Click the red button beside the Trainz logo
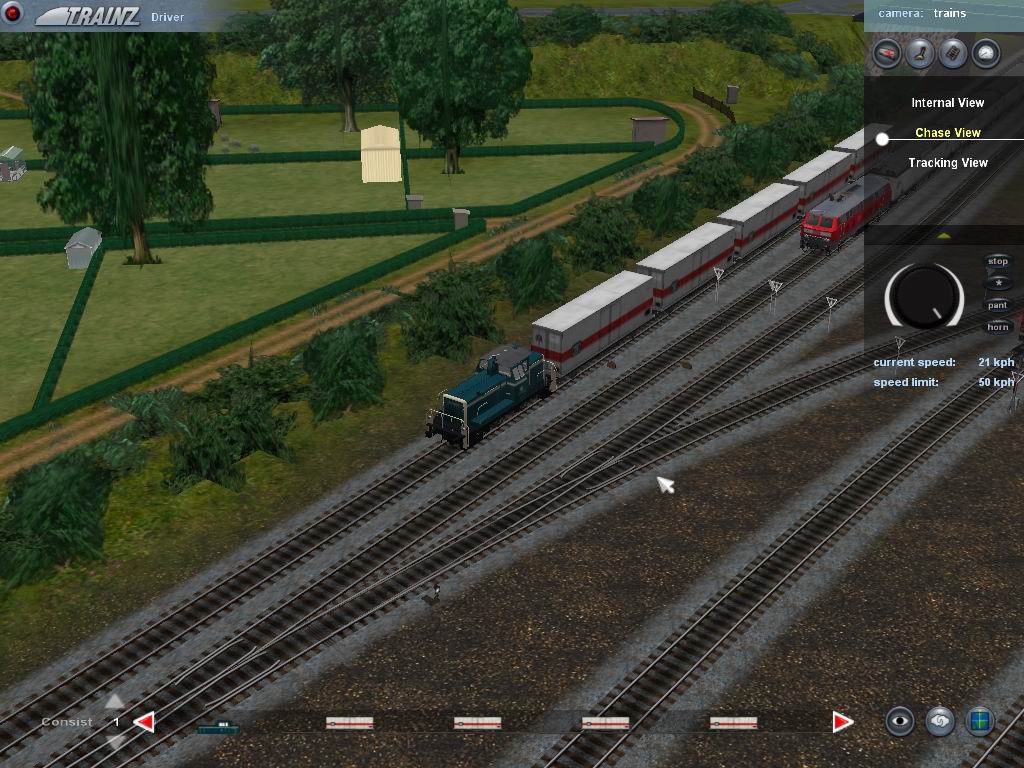1024x768 pixels. (13, 13)
